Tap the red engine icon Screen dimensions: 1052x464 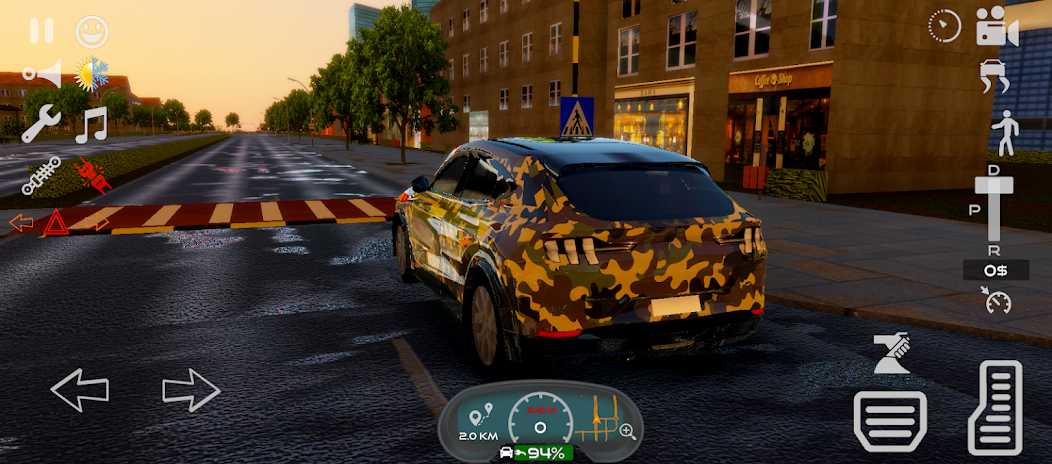93,176
